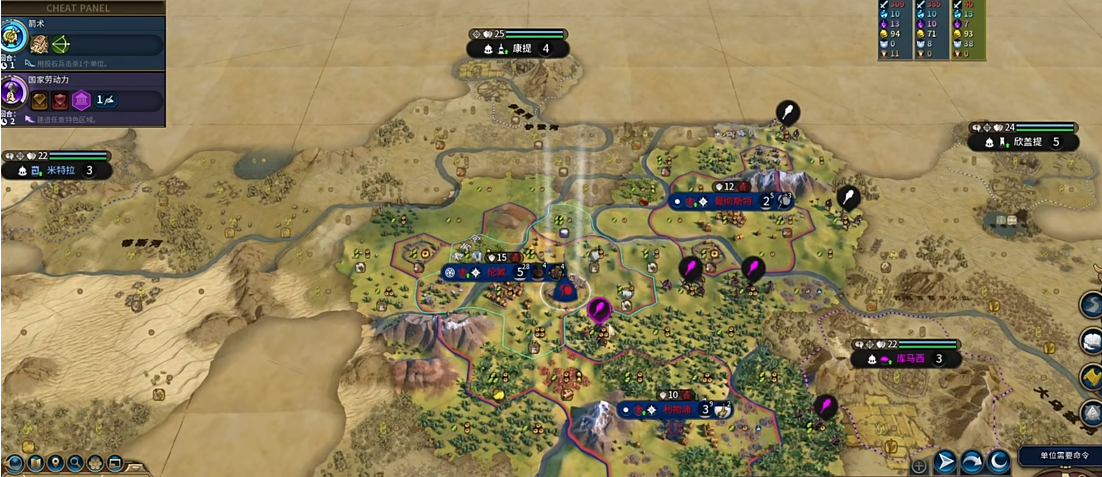Choose the move-to arrow unit action
1102x477 pixels.
pos(945,462)
